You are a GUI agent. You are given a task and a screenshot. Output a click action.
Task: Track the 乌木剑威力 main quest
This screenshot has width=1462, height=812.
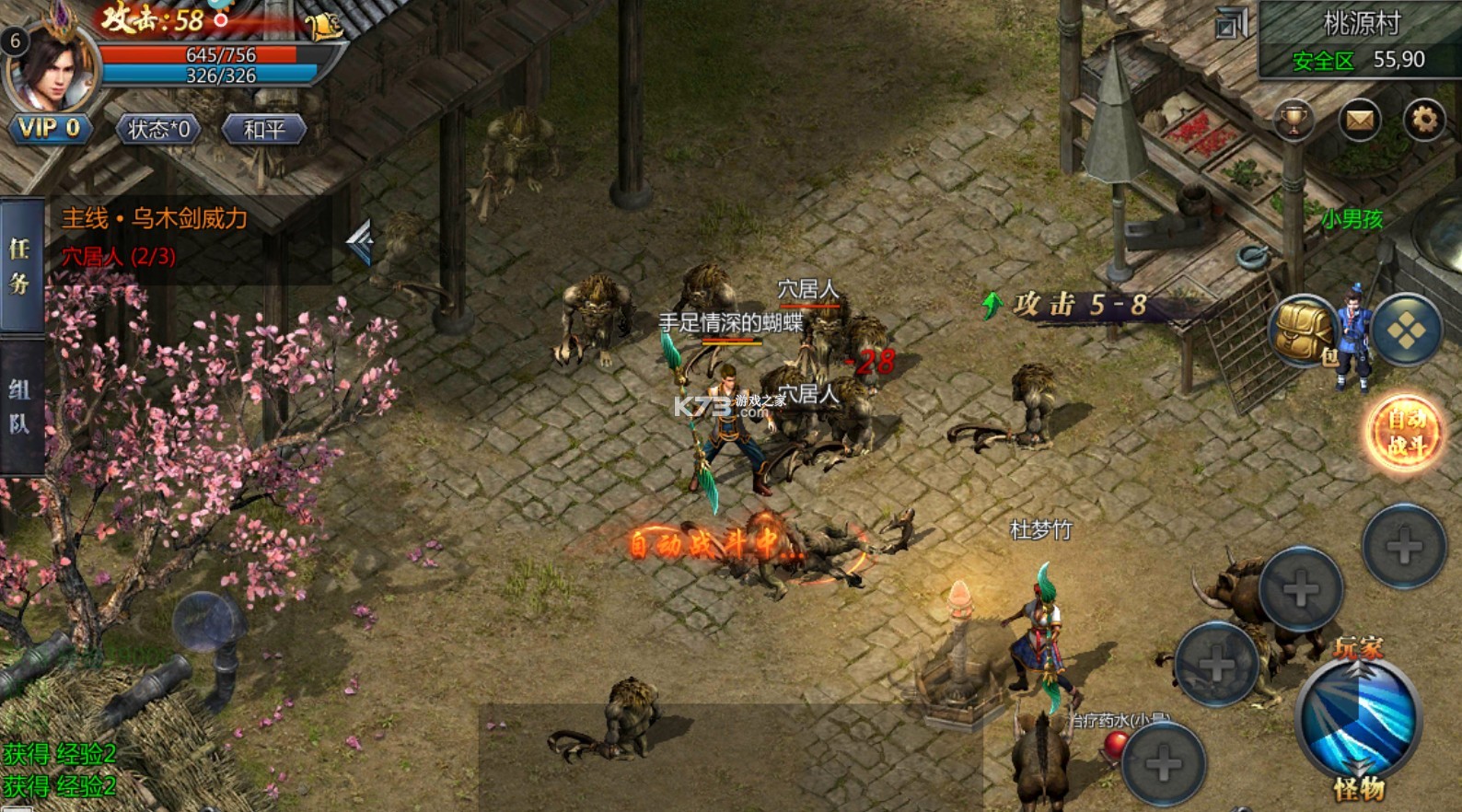click(x=155, y=219)
